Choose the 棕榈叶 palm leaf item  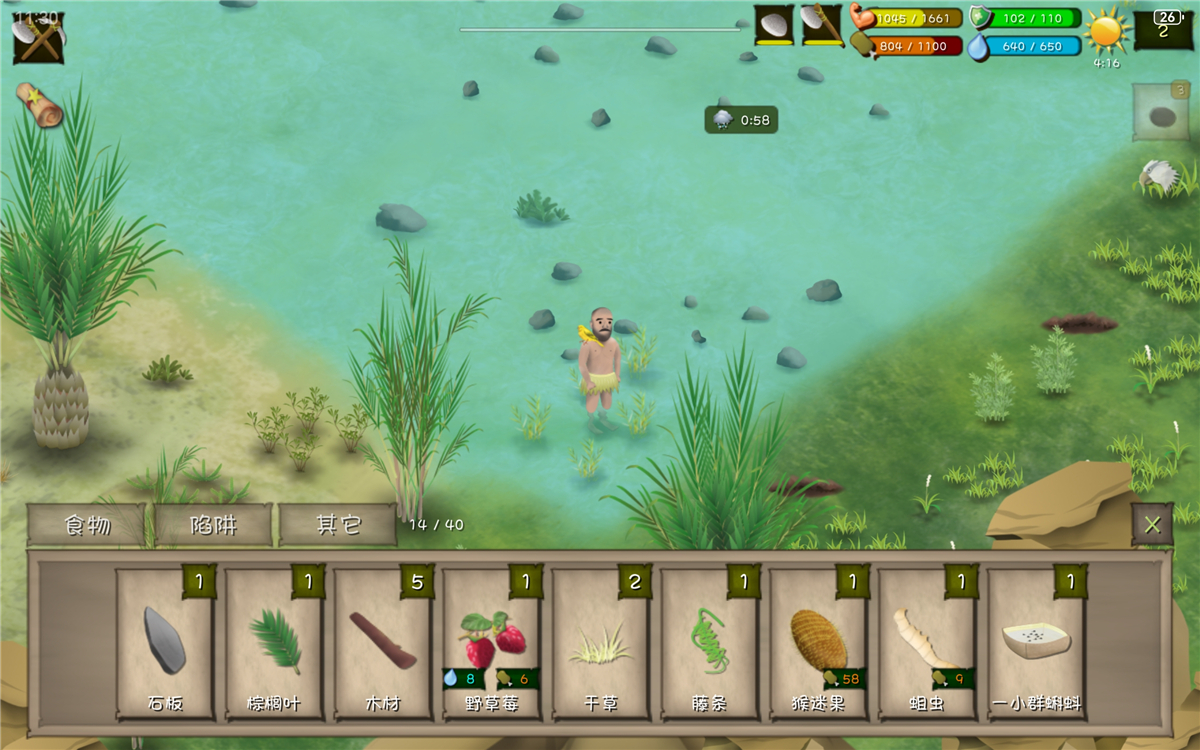tap(274, 645)
